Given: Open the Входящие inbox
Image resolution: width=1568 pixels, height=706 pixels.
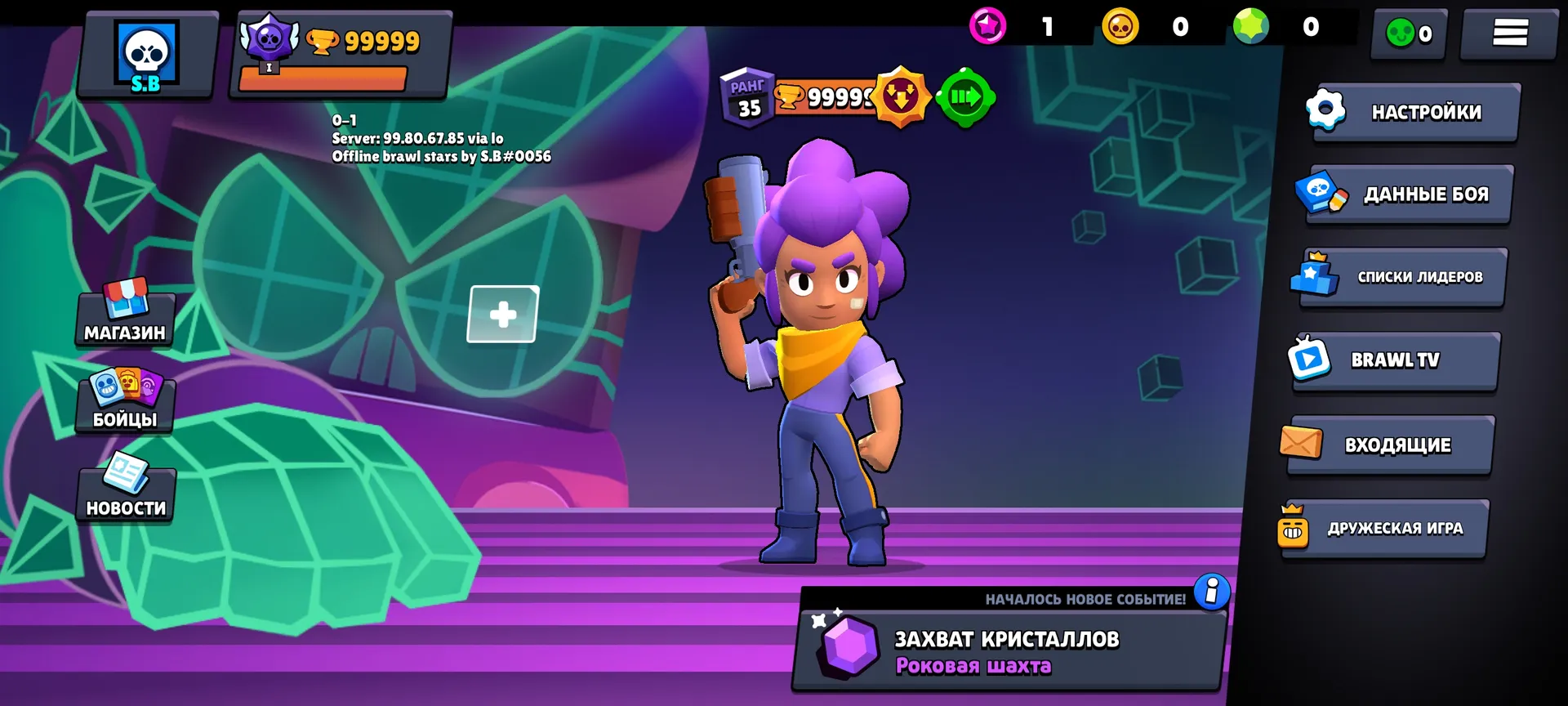Looking at the screenshot, I should pos(1390,445).
